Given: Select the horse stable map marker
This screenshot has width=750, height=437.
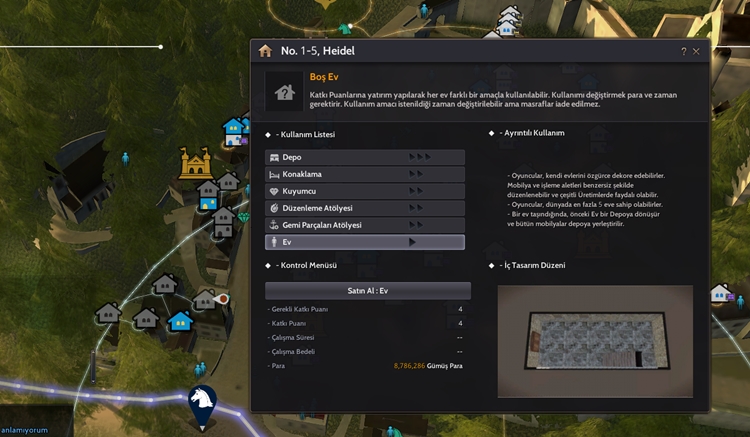Looking at the screenshot, I should [x=202, y=404].
